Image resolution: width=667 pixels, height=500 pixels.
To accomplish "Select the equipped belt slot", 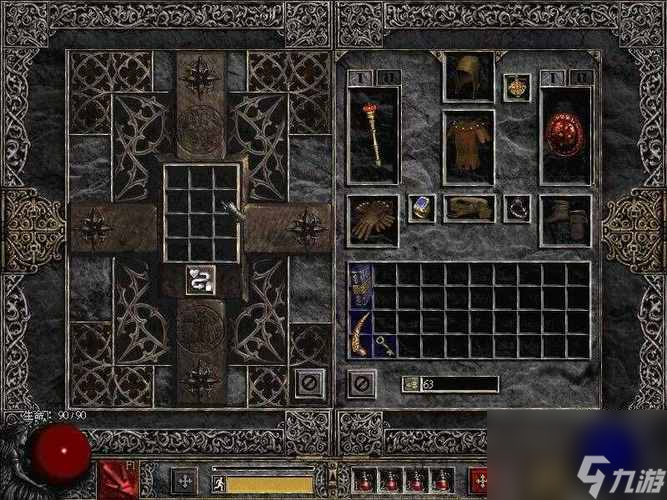I will pos(468,208).
